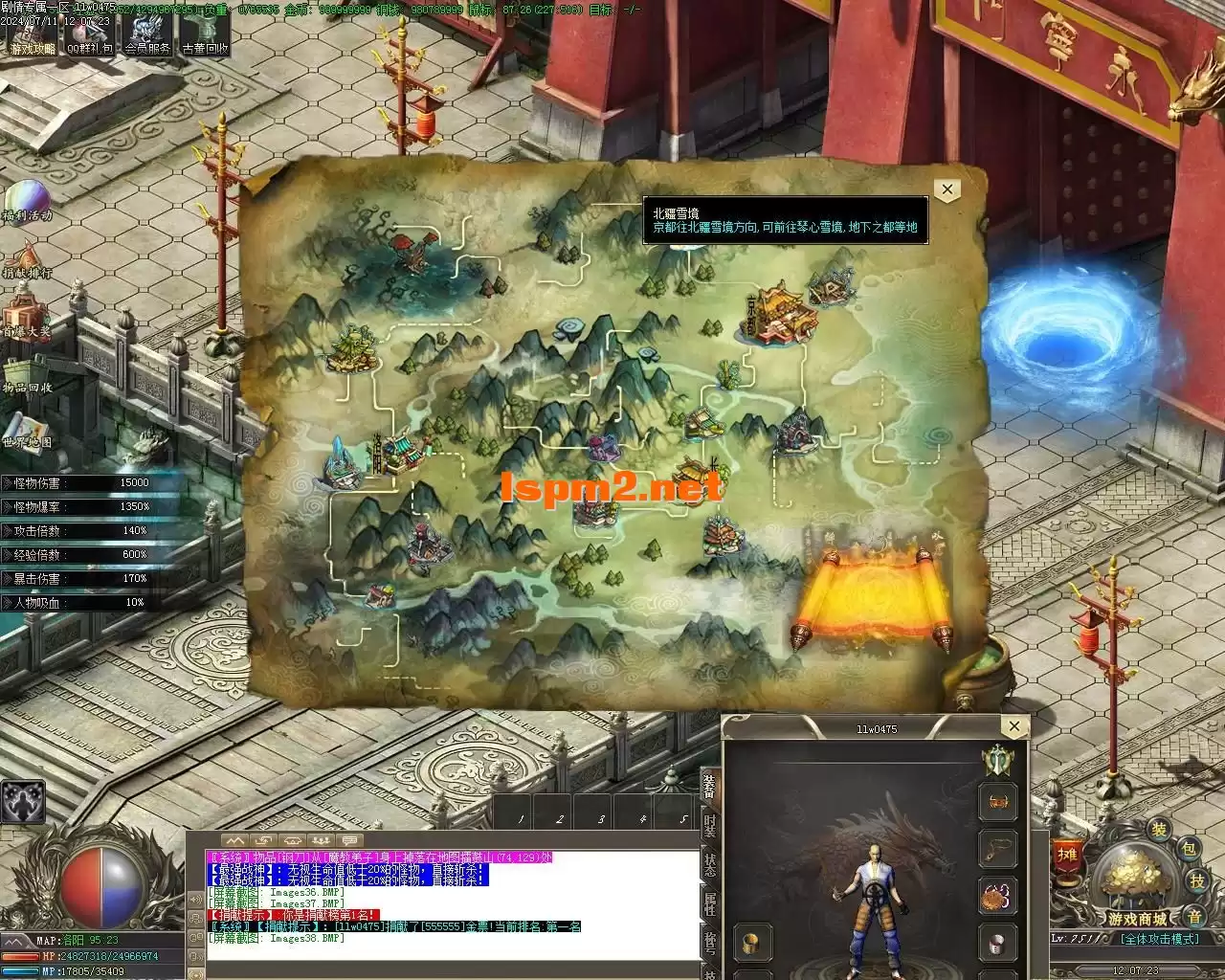Select the equipped necklace slot
Screen dimensions: 1225x980
996,847
